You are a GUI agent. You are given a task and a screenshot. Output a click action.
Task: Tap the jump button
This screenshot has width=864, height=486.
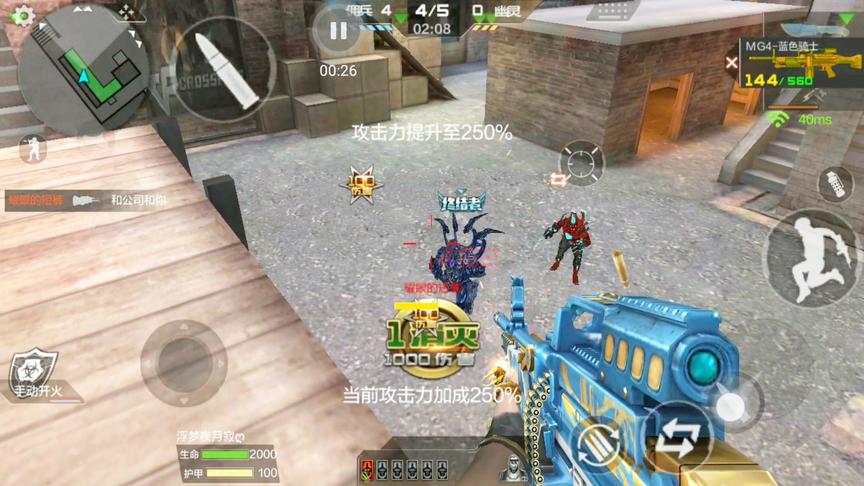pos(810,257)
